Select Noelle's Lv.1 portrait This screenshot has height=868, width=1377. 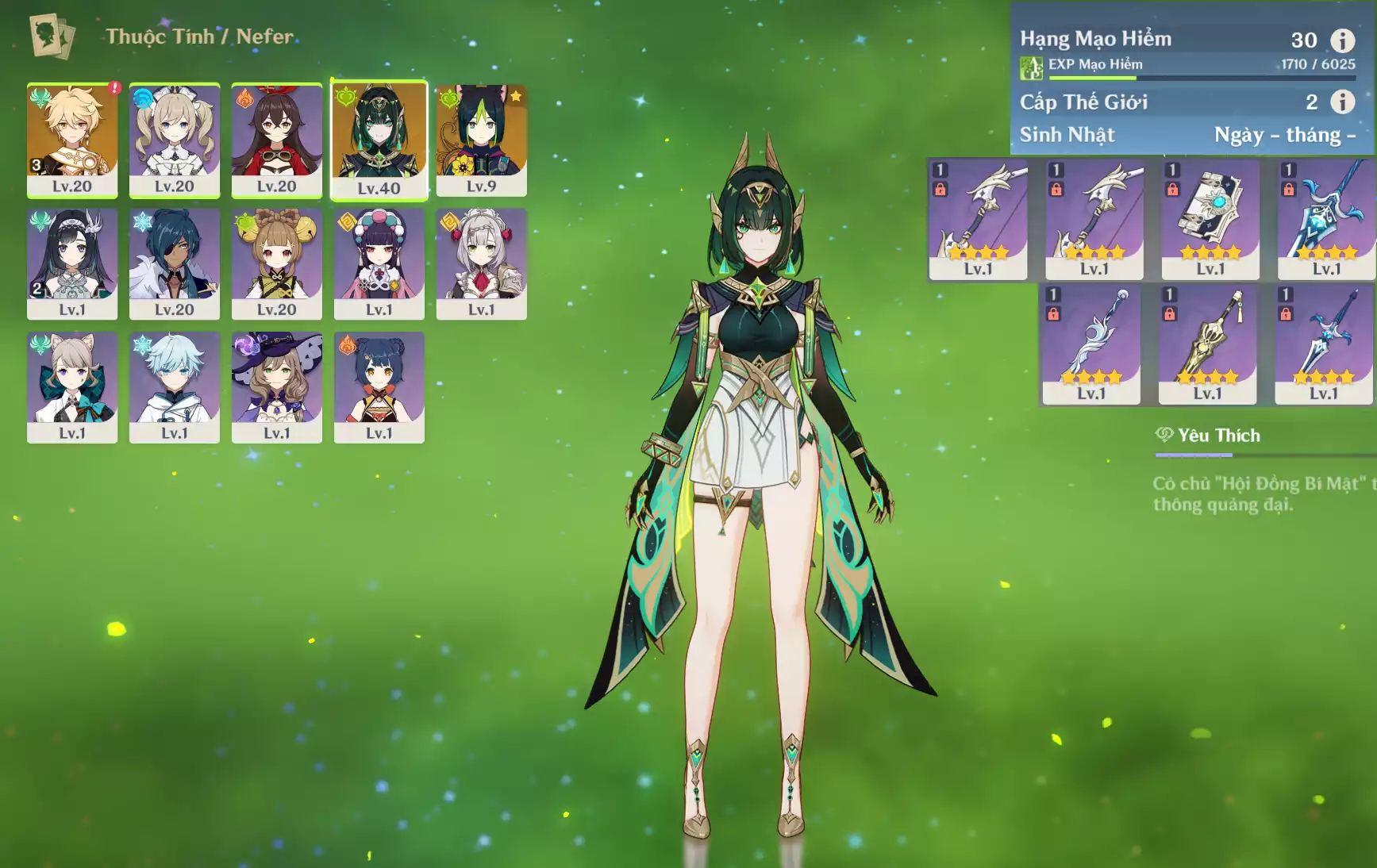[481, 263]
